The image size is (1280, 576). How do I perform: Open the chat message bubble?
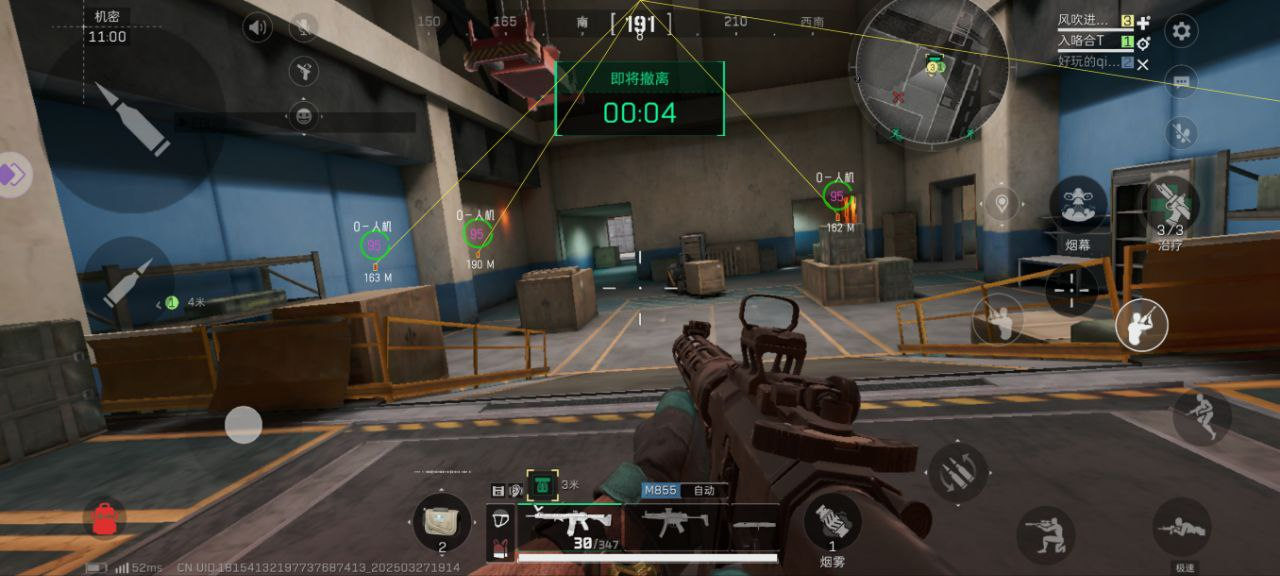coord(1181,82)
